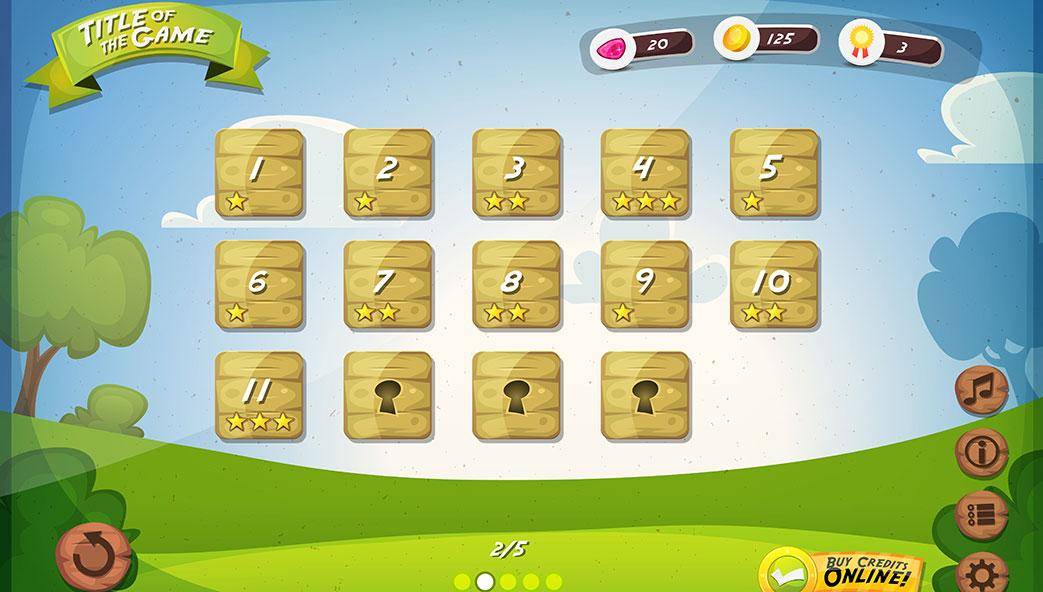Play level 6
This screenshot has height=592, width=1043.
[x=260, y=285]
